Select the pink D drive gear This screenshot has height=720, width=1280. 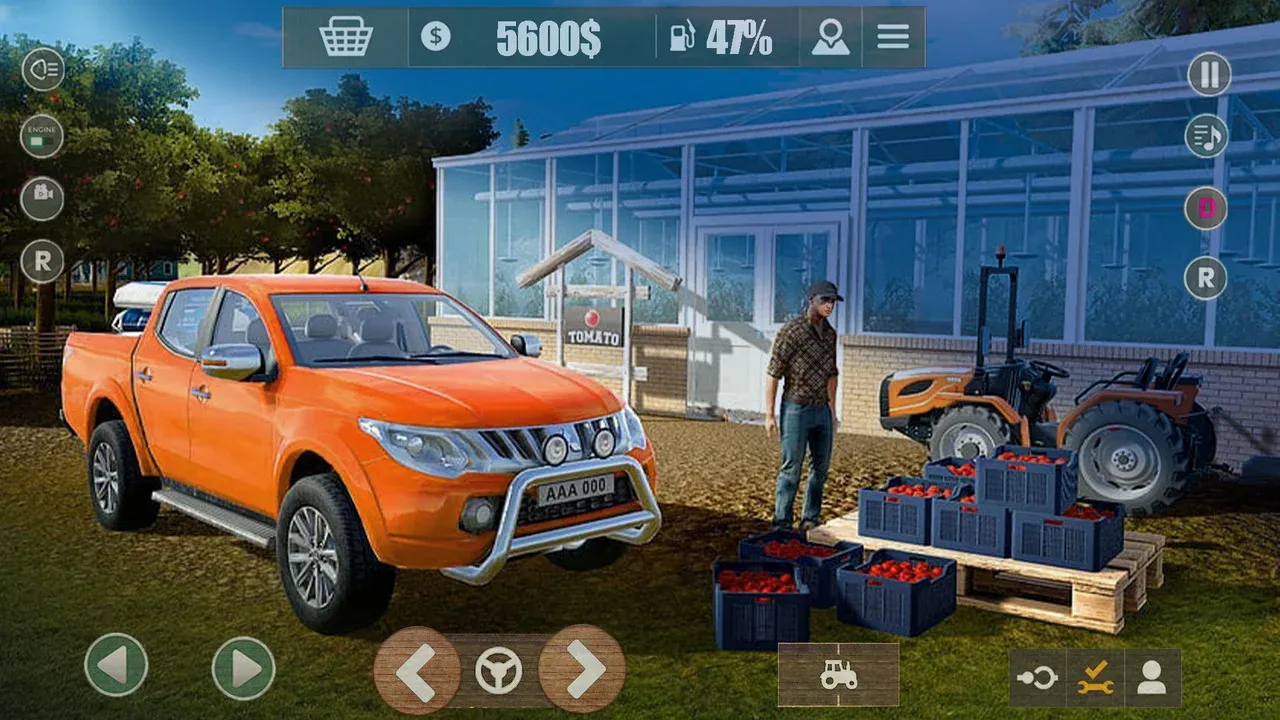1206,208
